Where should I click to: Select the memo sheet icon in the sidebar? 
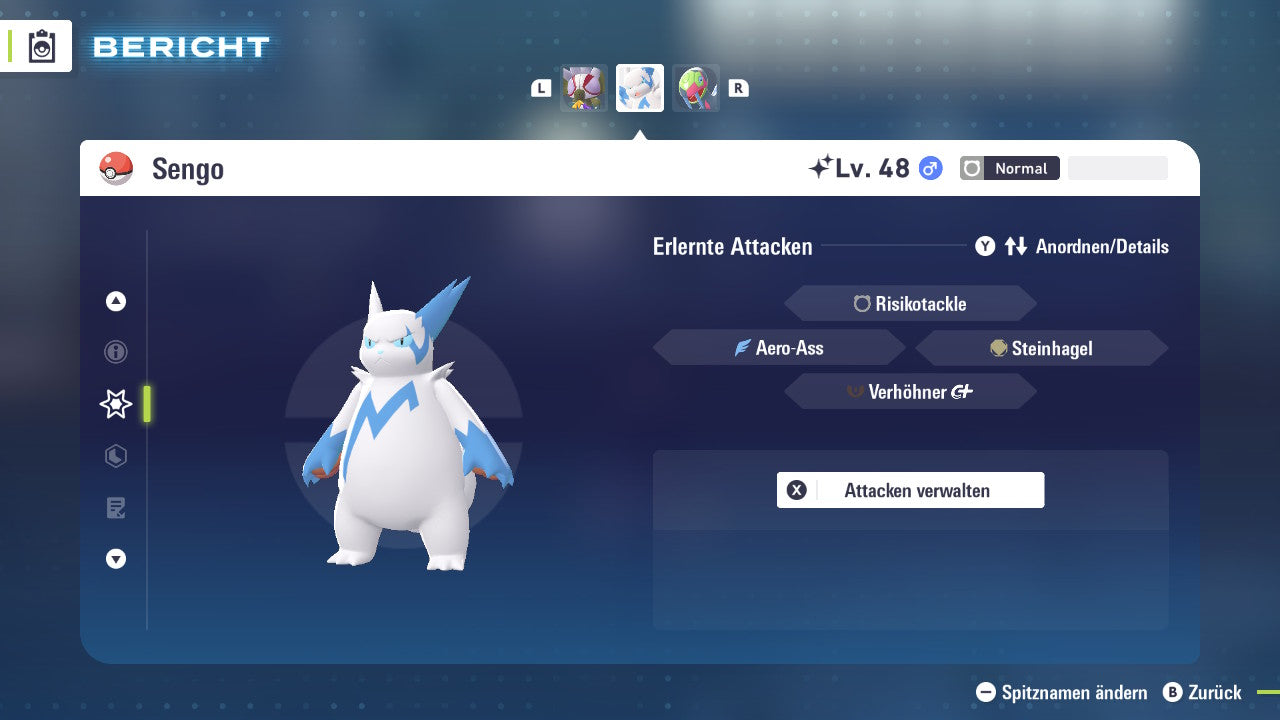click(116, 508)
